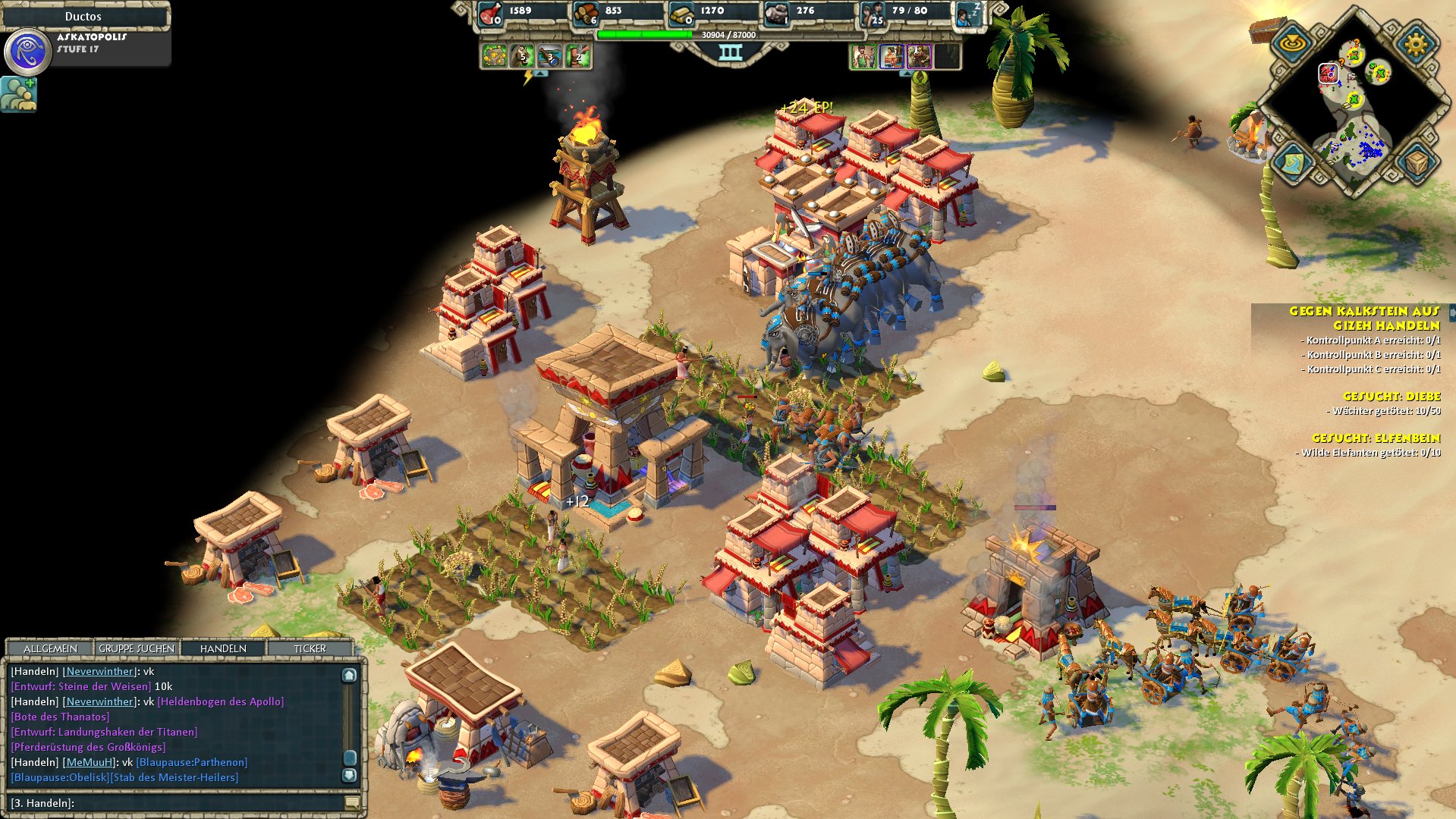Activate the gold nuggets god power icon
1456x819 pixels.
pyautogui.click(x=494, y=56)
